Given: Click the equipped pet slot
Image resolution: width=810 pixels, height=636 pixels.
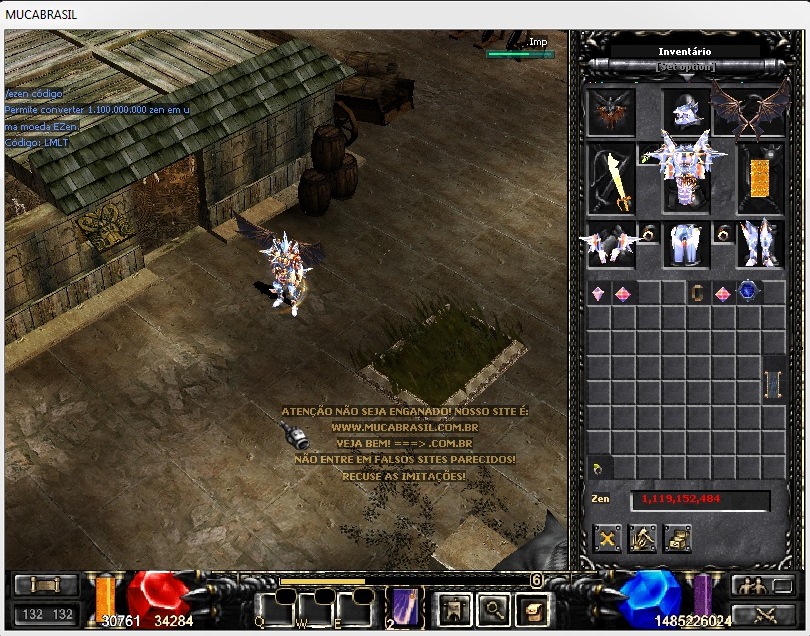Looking at the screenshot, I should [x=611, y=111].
